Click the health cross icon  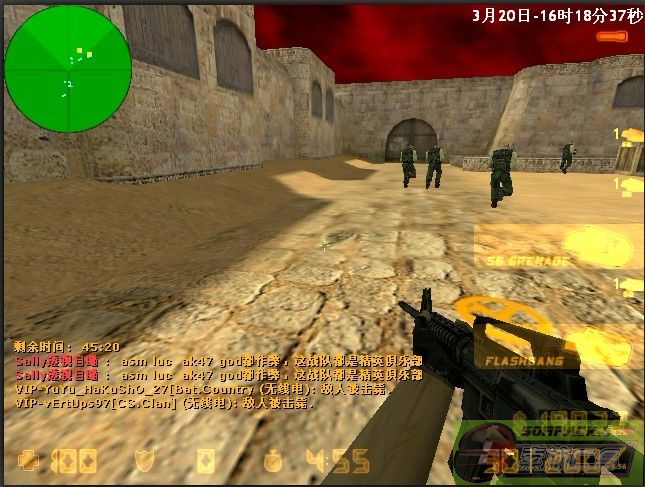point(33,462)
